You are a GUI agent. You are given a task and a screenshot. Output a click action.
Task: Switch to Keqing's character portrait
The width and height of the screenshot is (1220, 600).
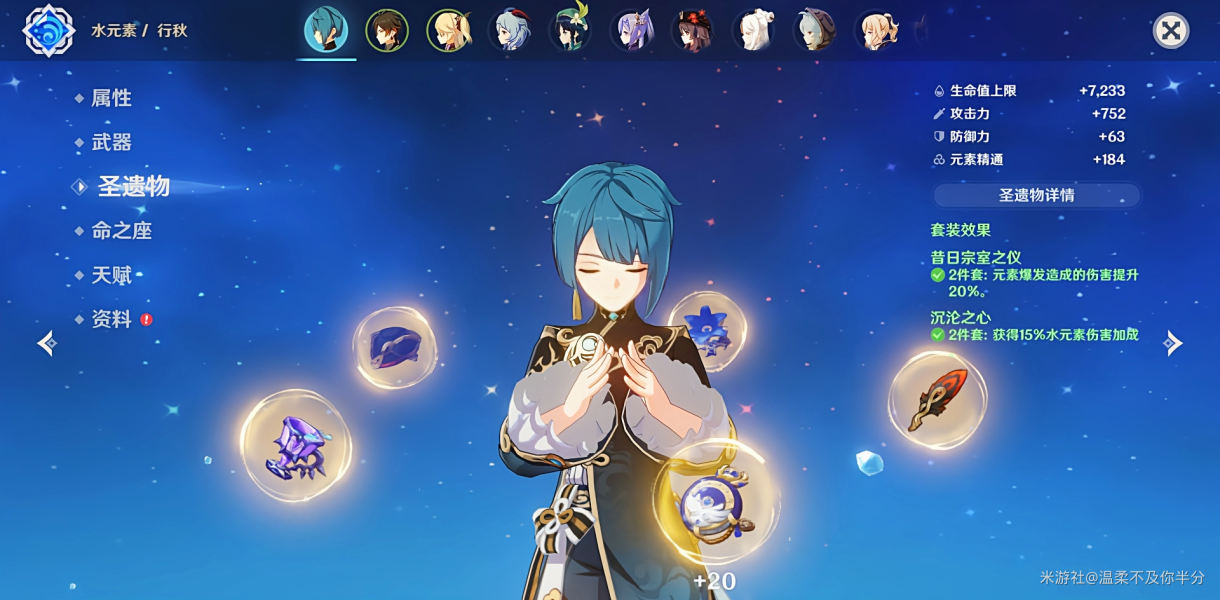coord(631,31)
